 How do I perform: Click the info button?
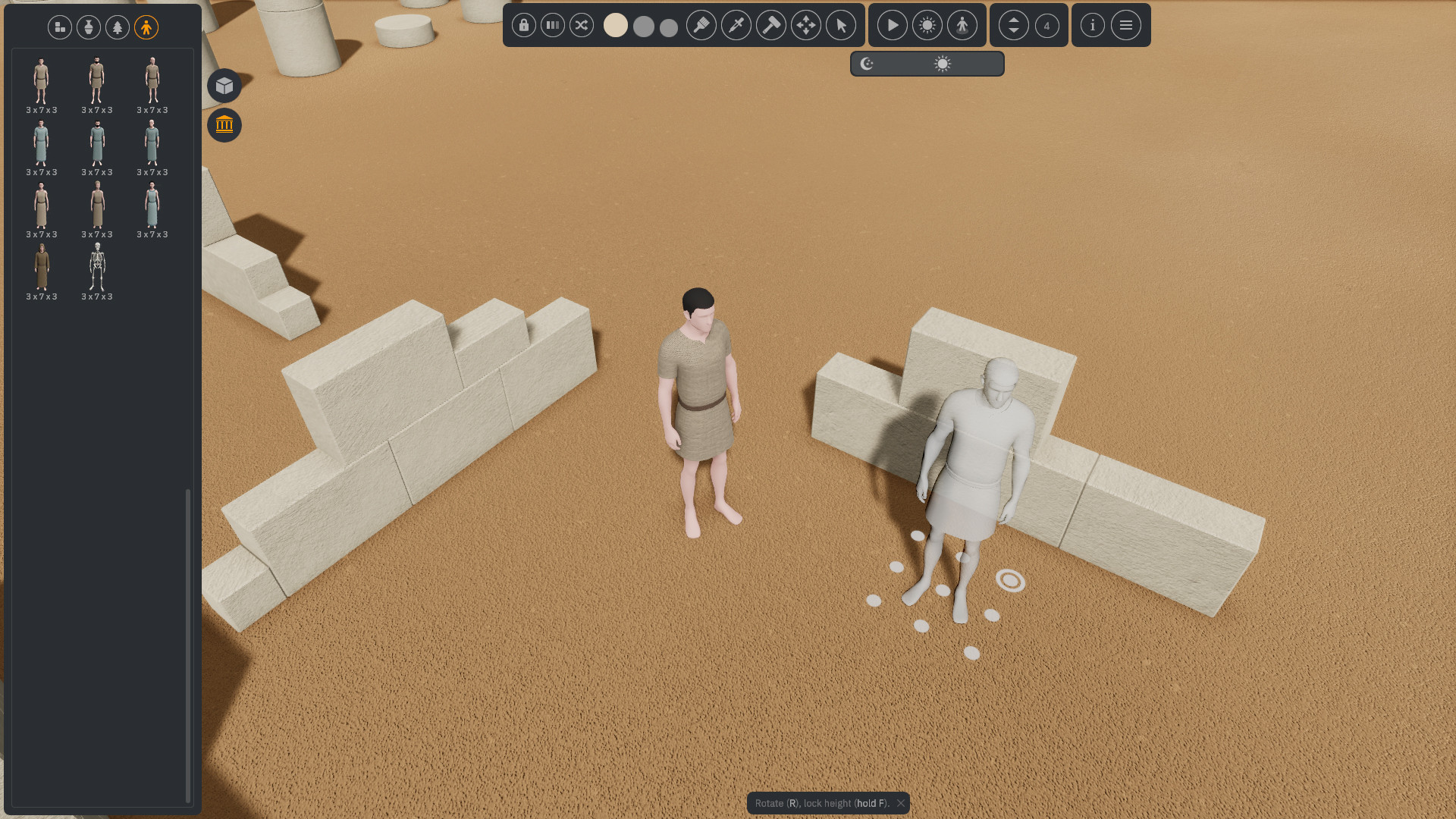1092,25
